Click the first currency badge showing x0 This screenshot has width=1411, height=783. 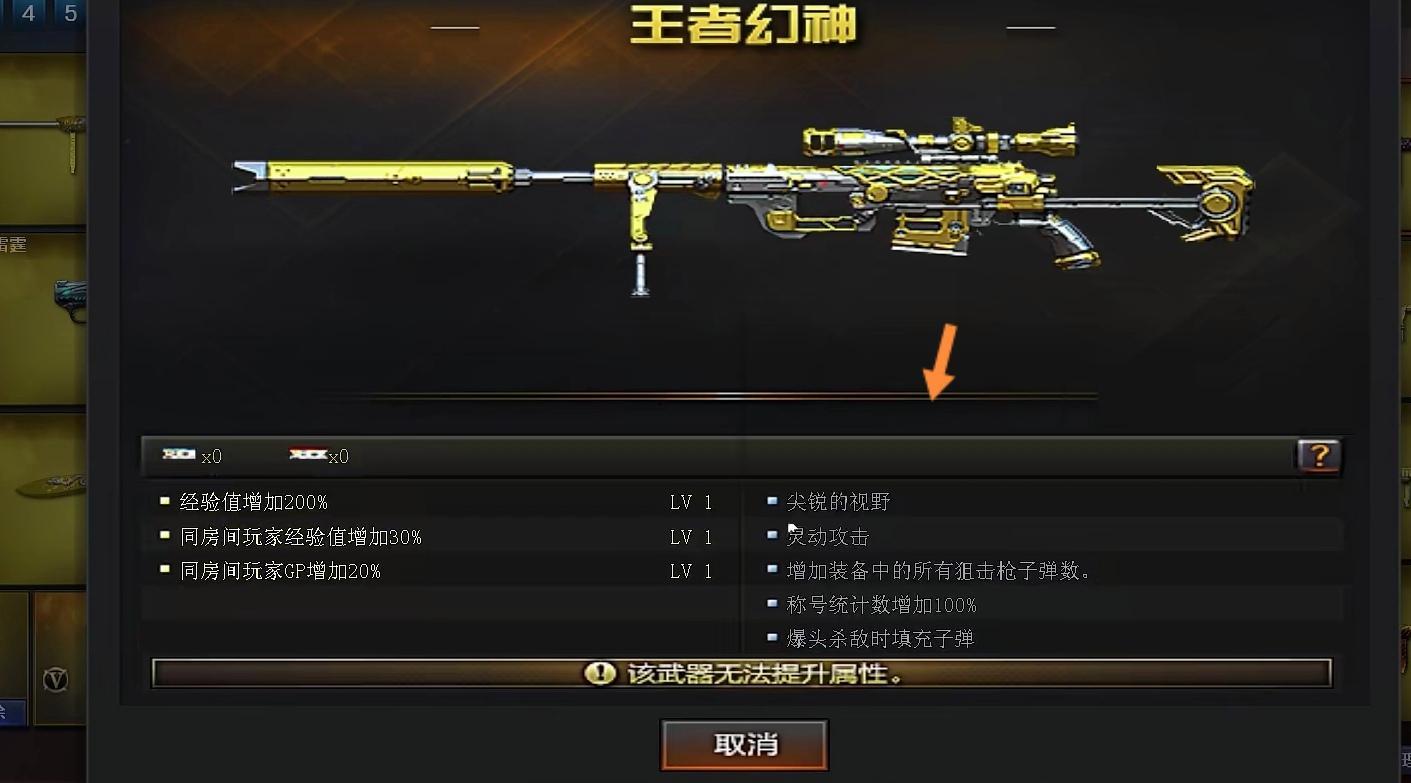pyautogui.click(x=196, y=457)
